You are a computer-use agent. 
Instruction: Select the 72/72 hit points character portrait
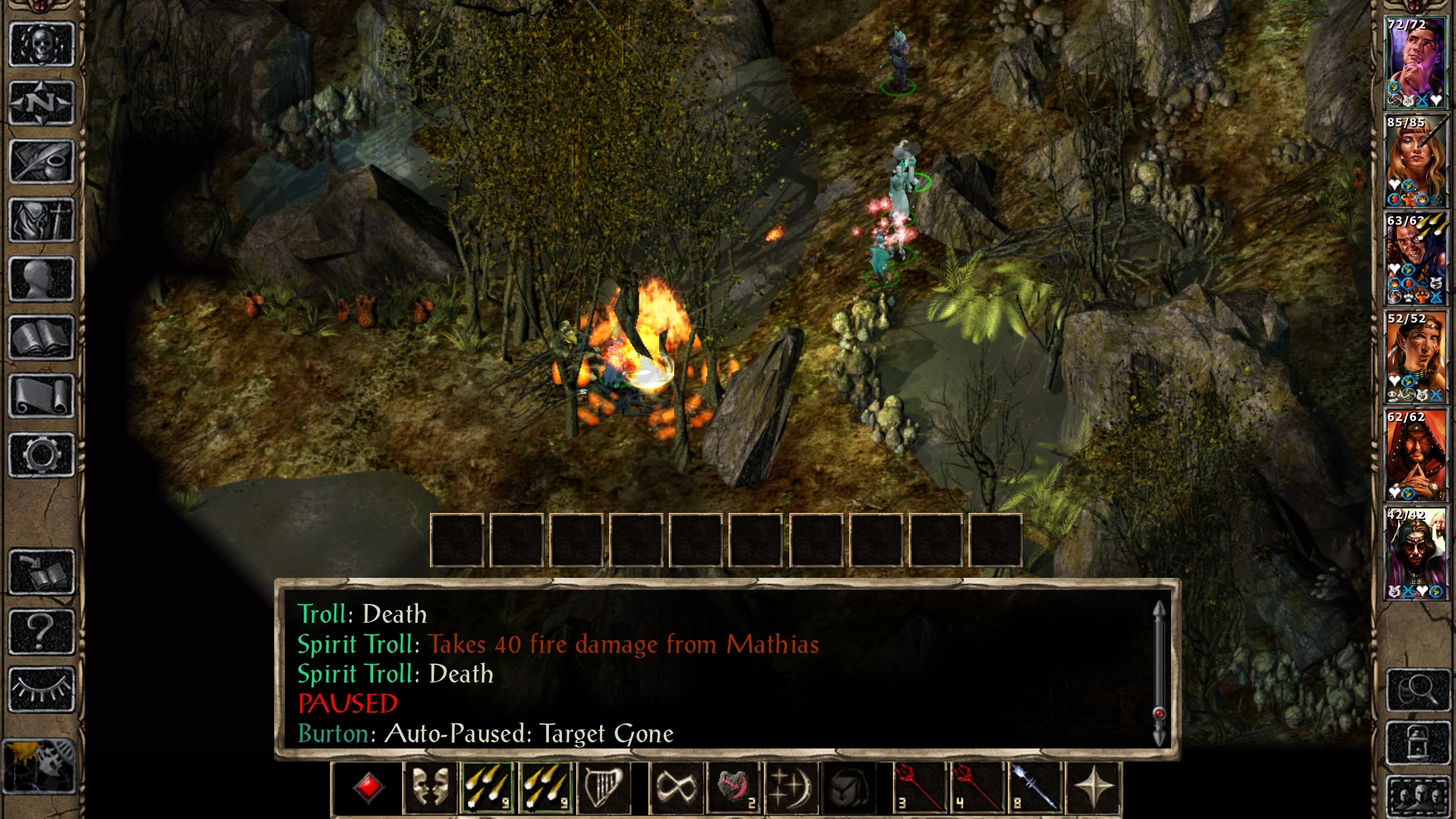click(x=1415, y=63)
